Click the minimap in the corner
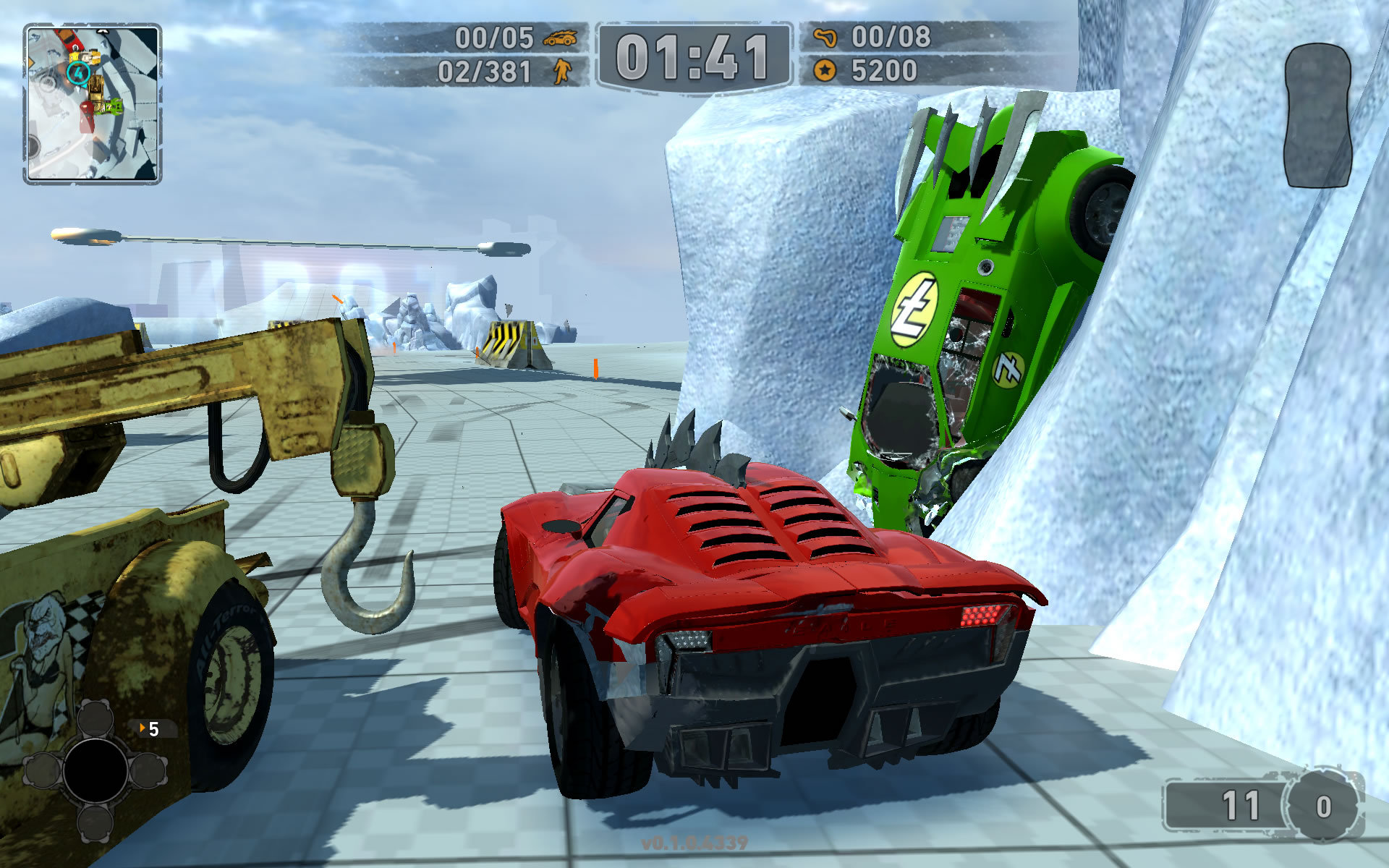 pyautogui.click(x=92, y=103)
